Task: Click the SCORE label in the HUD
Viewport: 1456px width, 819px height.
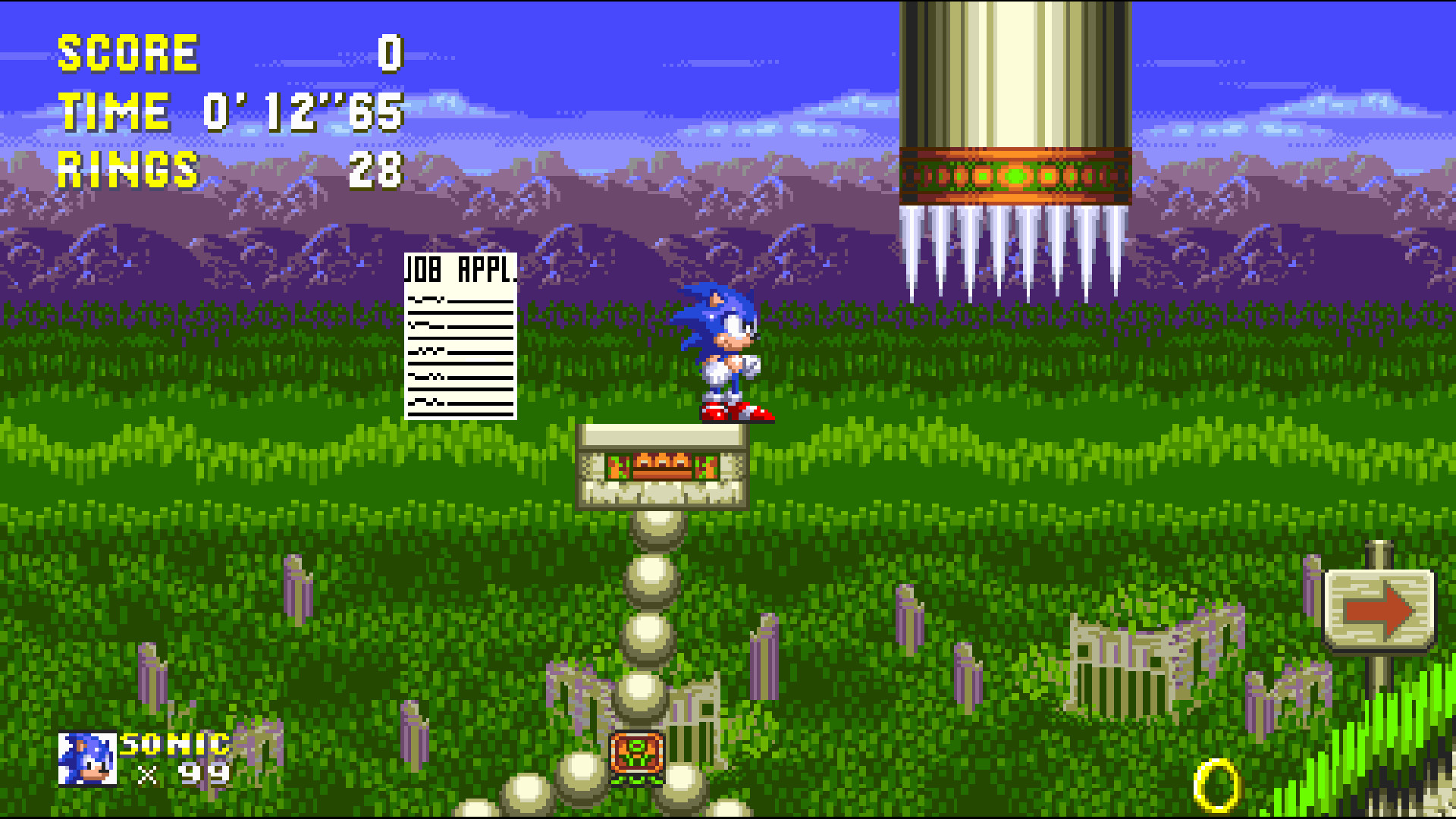Action: coord(127,52)
